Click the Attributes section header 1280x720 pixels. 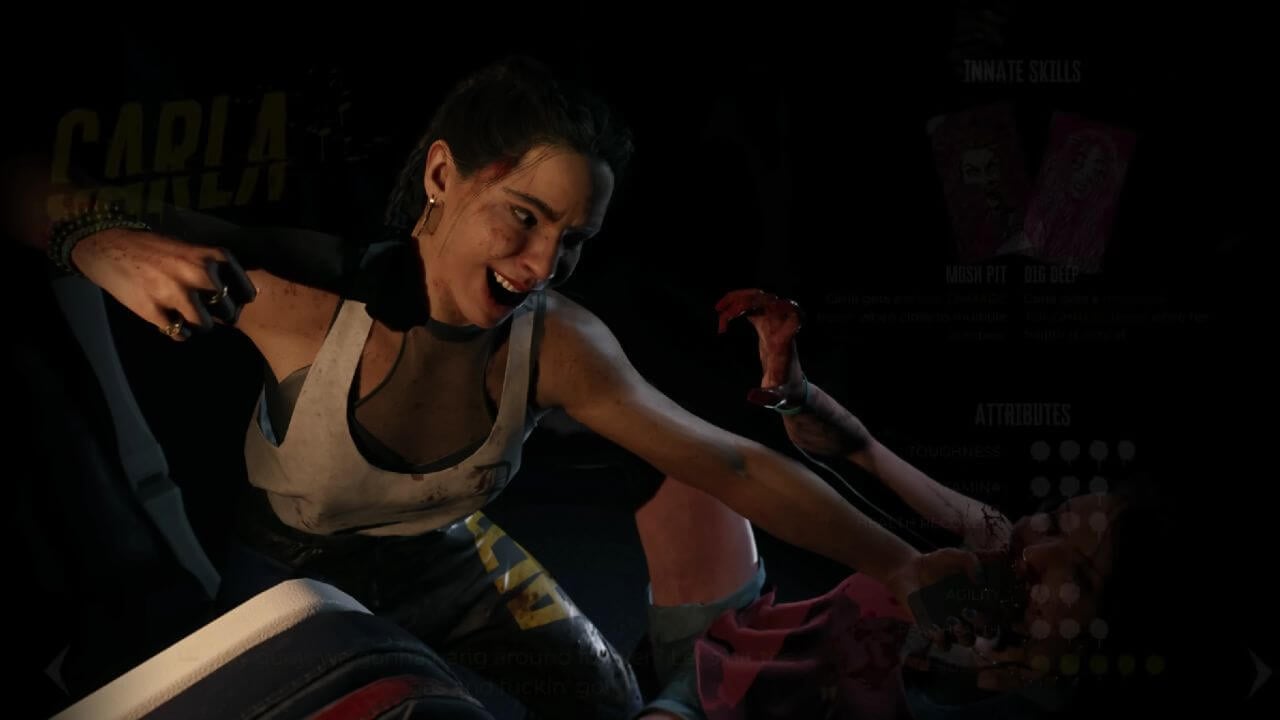[1023, 413]
